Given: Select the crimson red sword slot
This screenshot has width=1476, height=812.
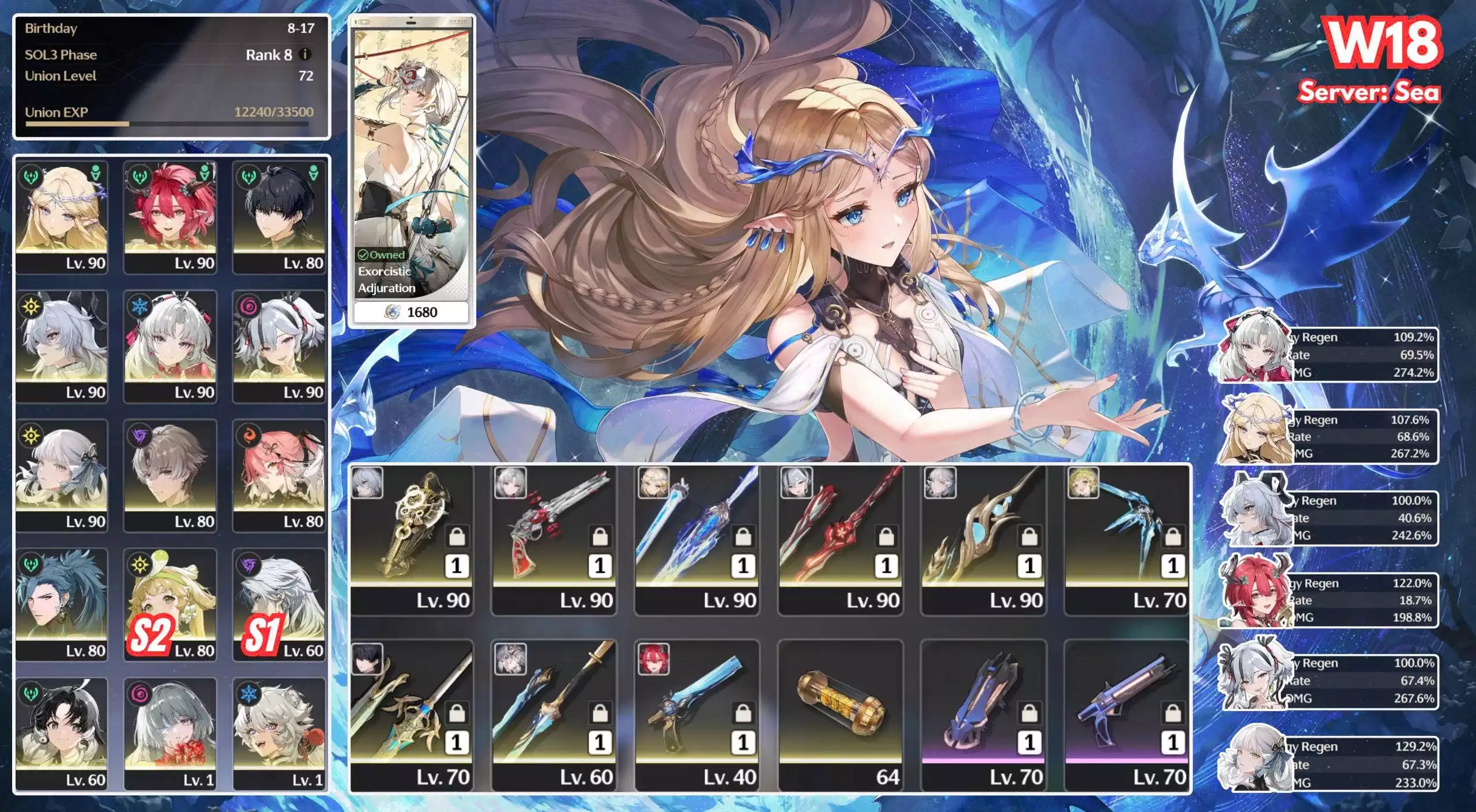Looking at the screenshot, I should tap(841, 539).
